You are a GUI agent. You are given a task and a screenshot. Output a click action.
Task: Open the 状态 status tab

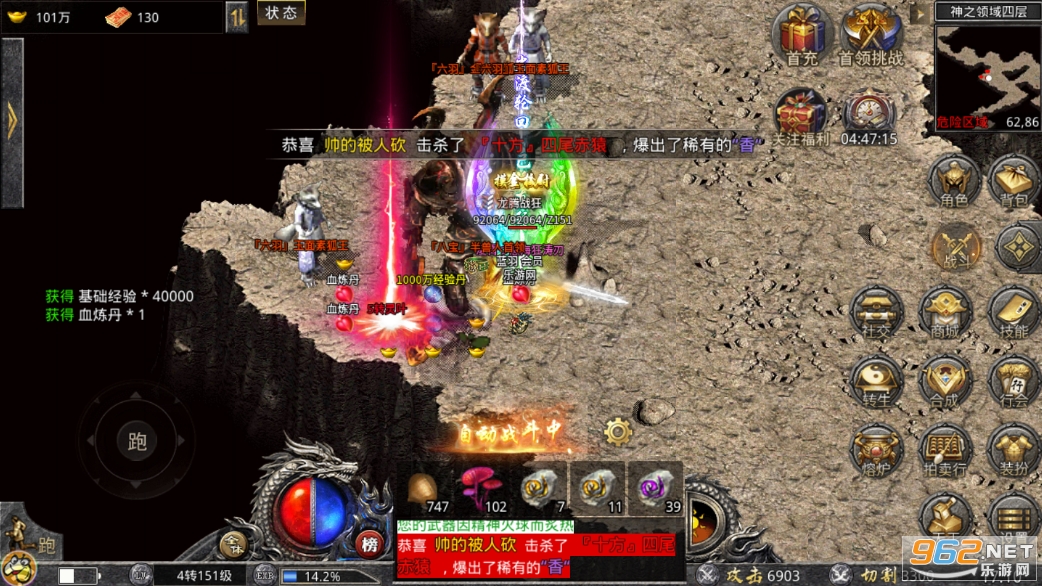pyautogui.click(x=279, y=13)
